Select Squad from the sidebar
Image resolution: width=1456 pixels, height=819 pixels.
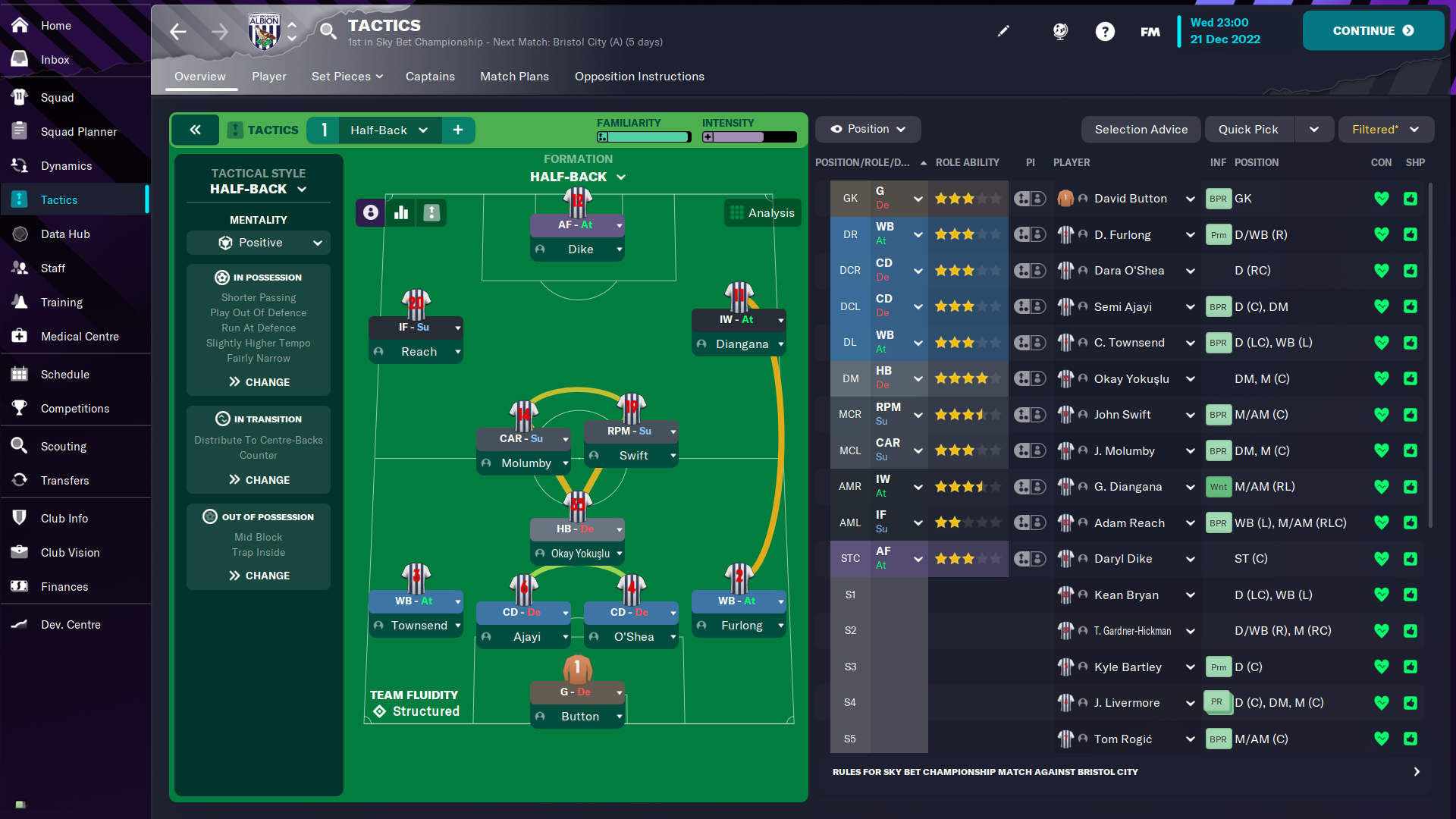pyautogui.click(x=58, y=97)
